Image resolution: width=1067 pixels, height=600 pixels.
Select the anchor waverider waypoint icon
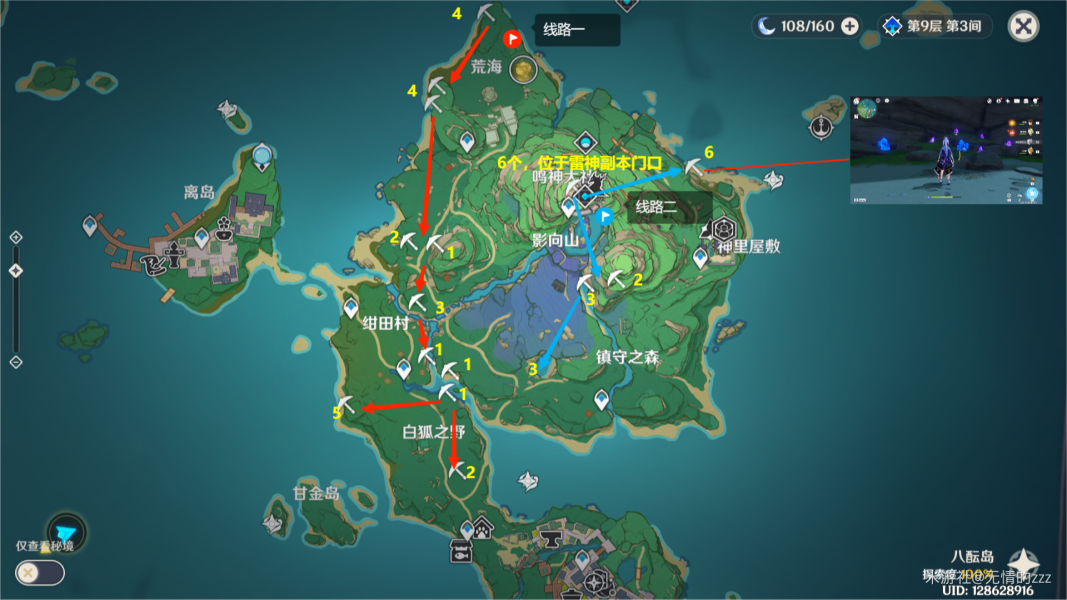(822, 127)
